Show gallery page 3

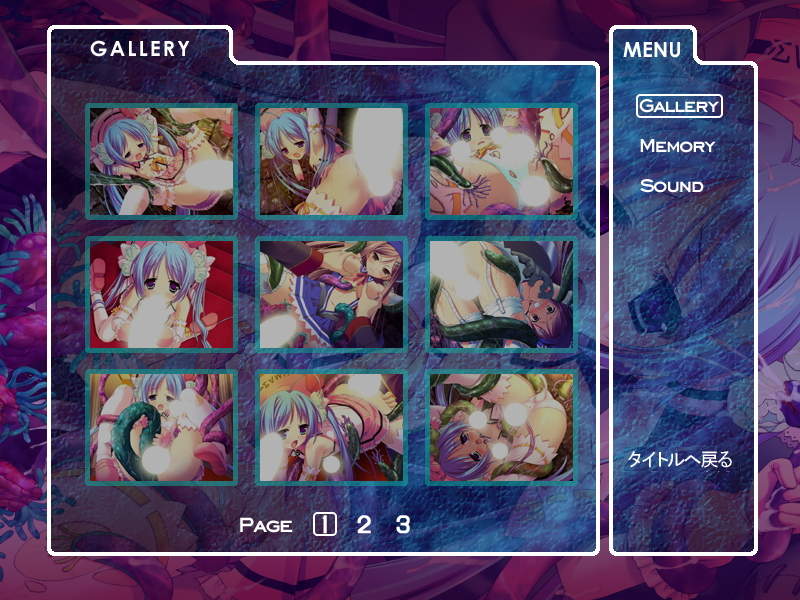(402, 524)
